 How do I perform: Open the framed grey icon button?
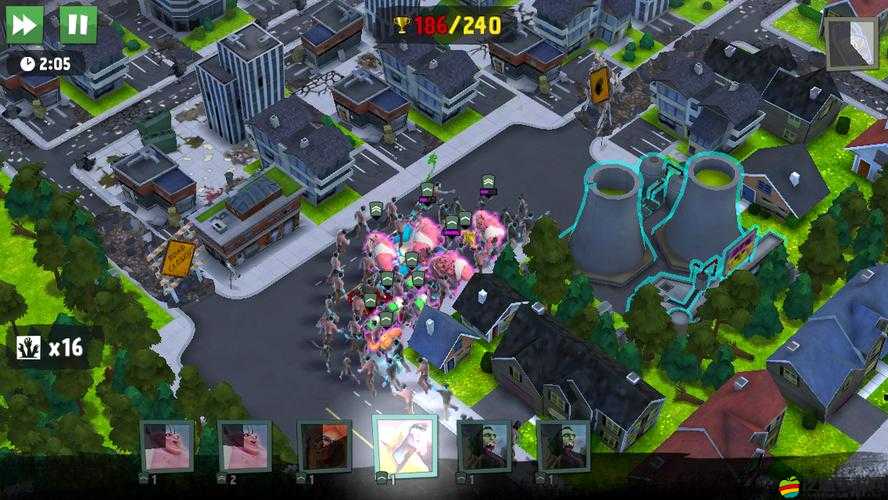(x=851, y=43)
